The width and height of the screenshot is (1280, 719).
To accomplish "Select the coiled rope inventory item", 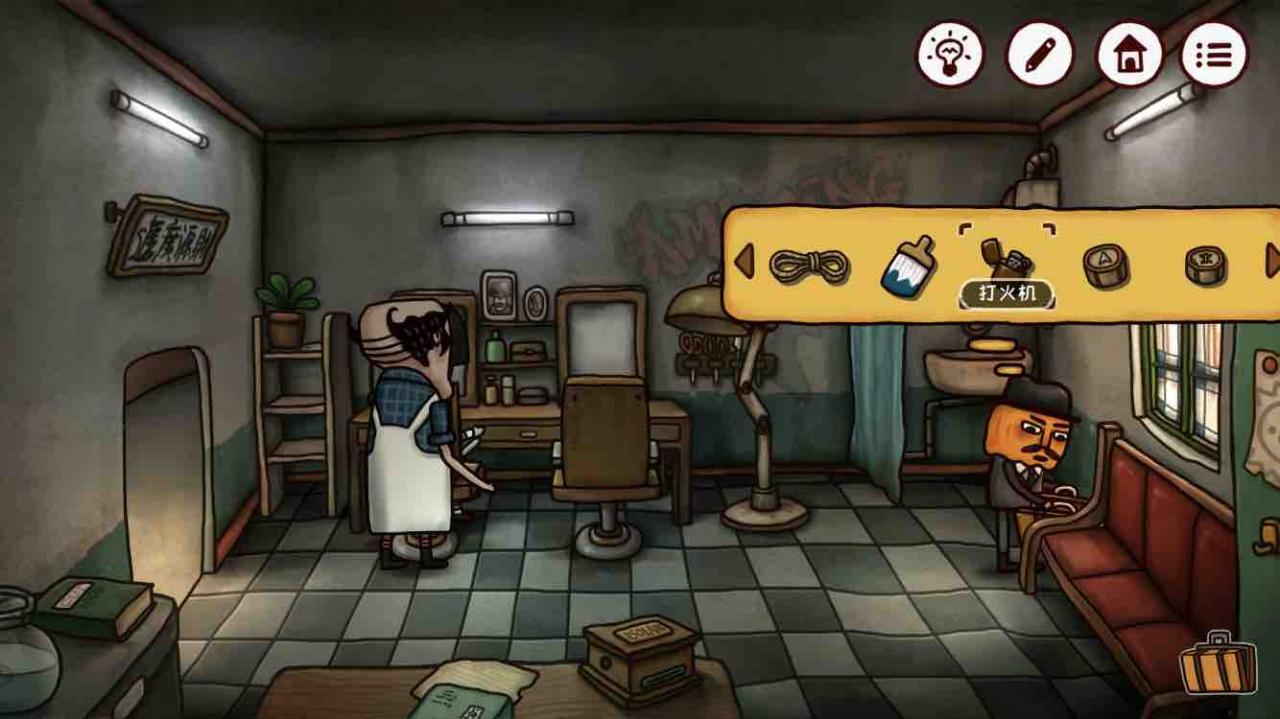I will (x=809, y=266).
